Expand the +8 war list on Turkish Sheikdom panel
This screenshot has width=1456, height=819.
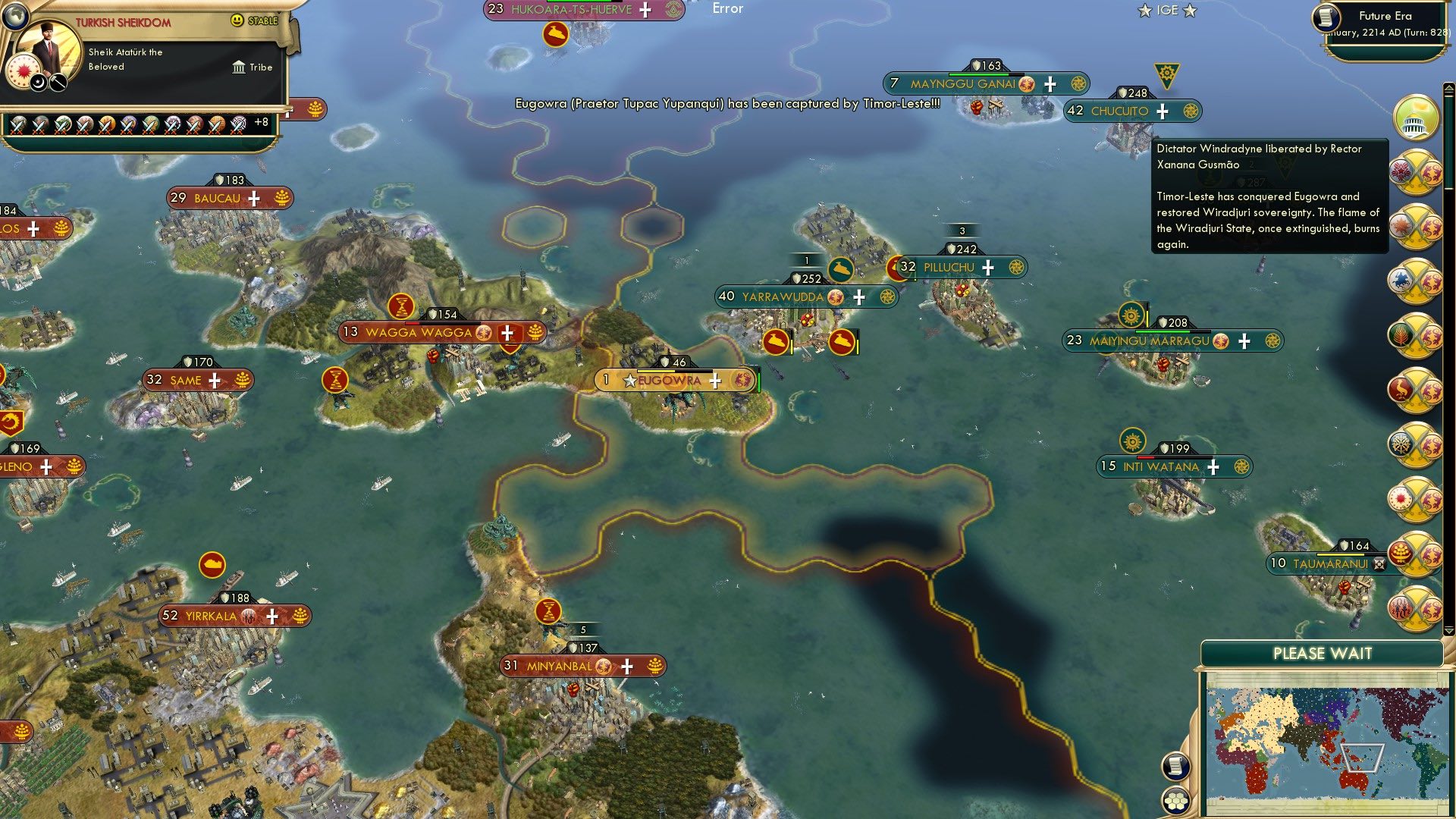click(261, 121)
